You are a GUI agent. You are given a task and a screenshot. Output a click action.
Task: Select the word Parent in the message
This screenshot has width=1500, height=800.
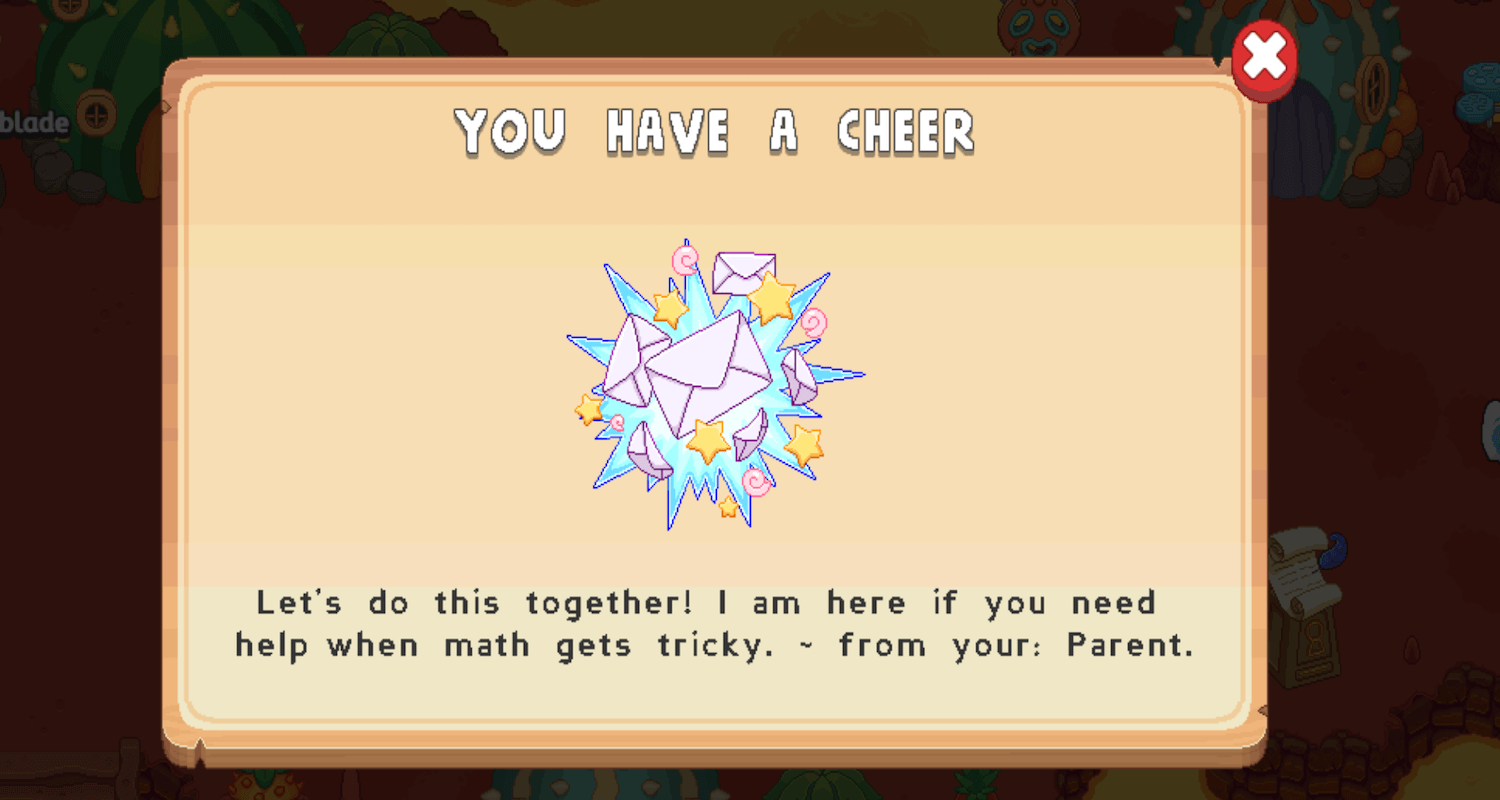click(x=1128, y=645)
